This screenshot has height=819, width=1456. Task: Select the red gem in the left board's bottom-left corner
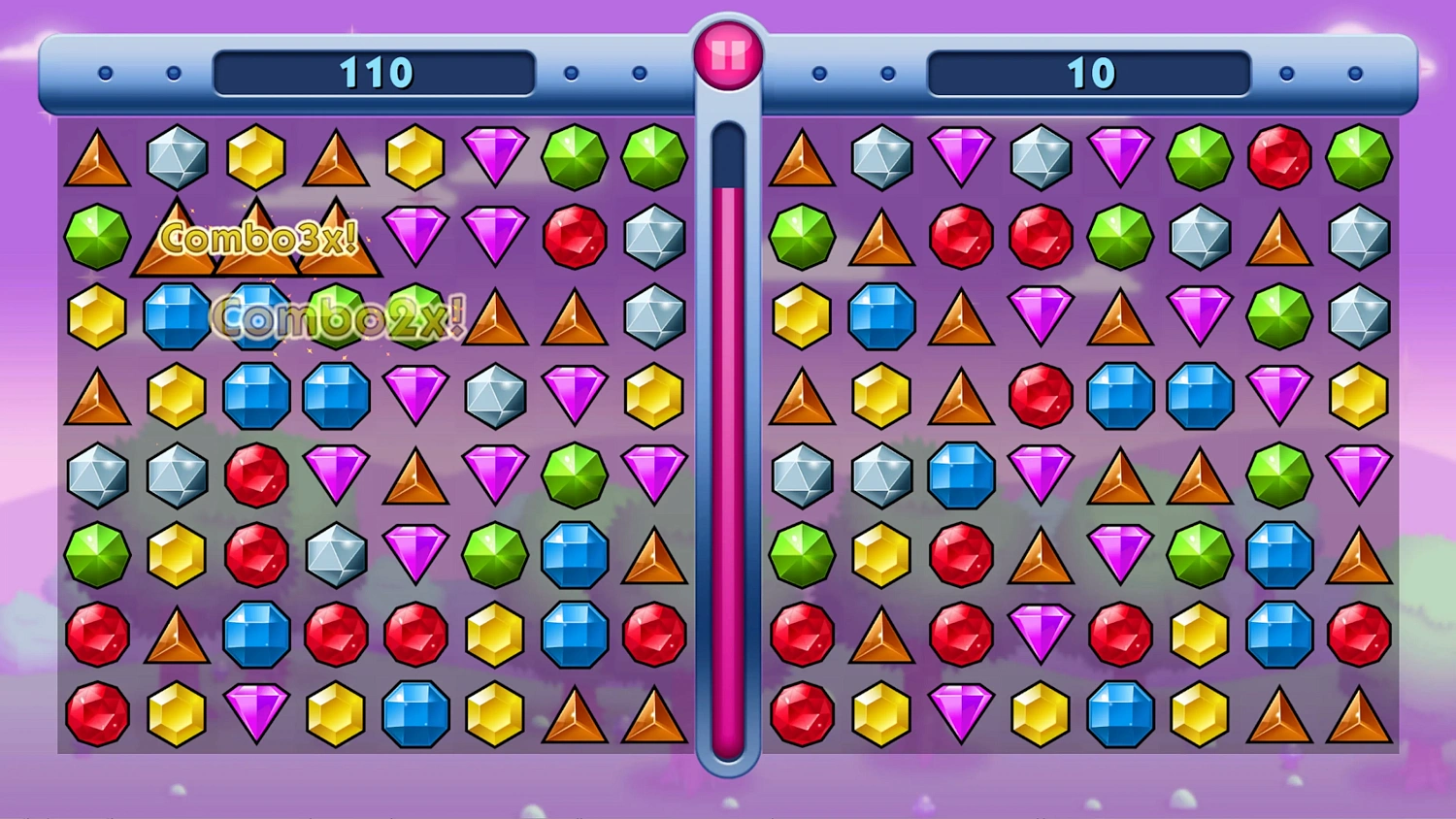pyautogui.click(x=96, y=715)
